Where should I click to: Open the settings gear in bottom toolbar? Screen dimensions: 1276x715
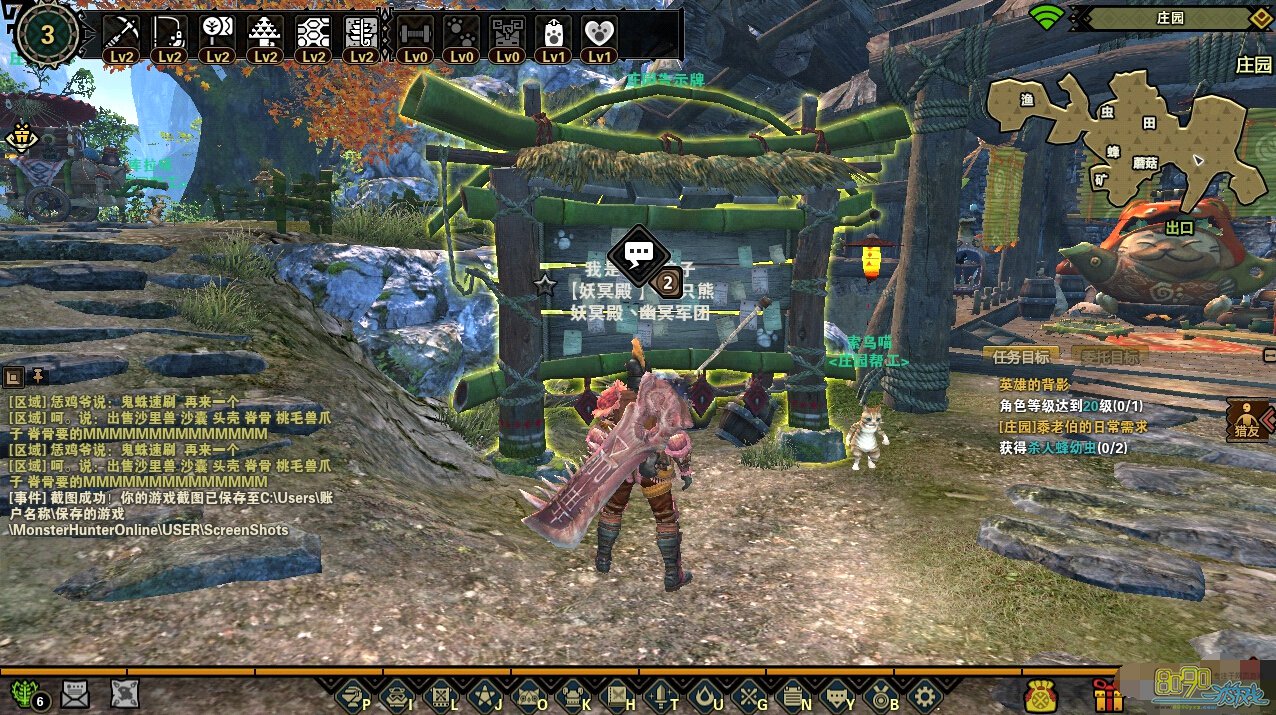point(925,694)
